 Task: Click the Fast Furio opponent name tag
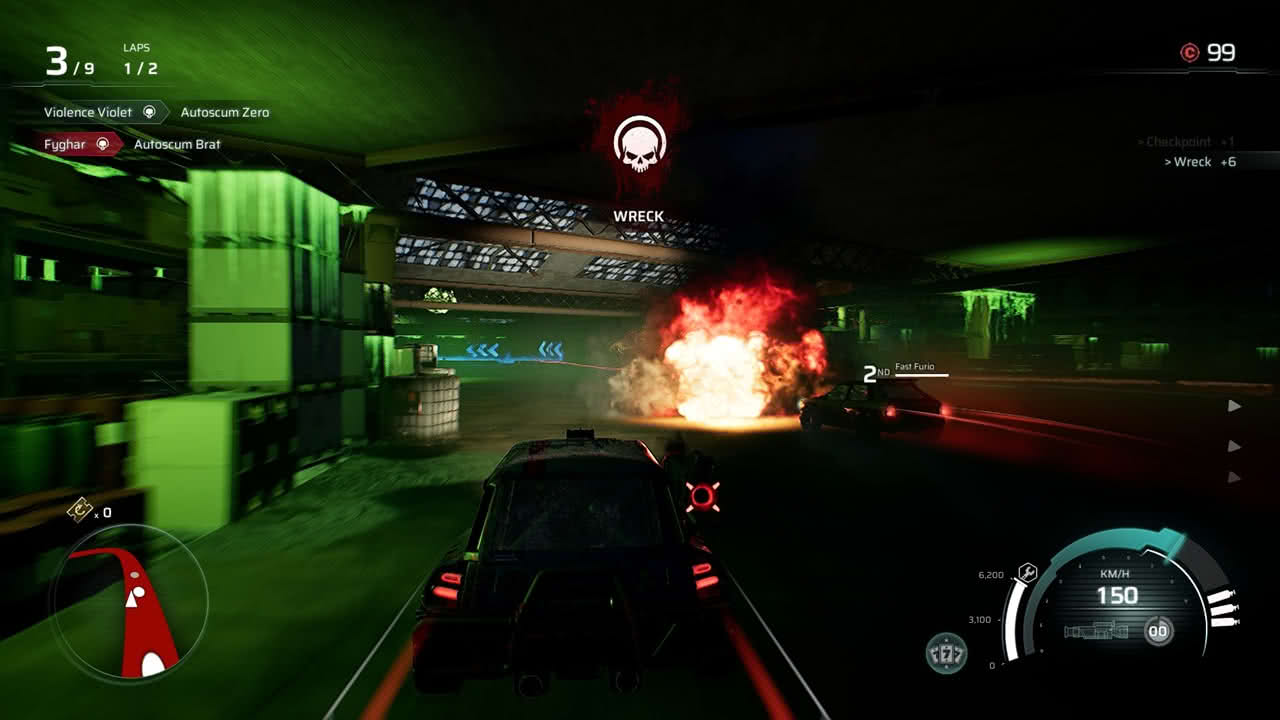pos(914,368)
